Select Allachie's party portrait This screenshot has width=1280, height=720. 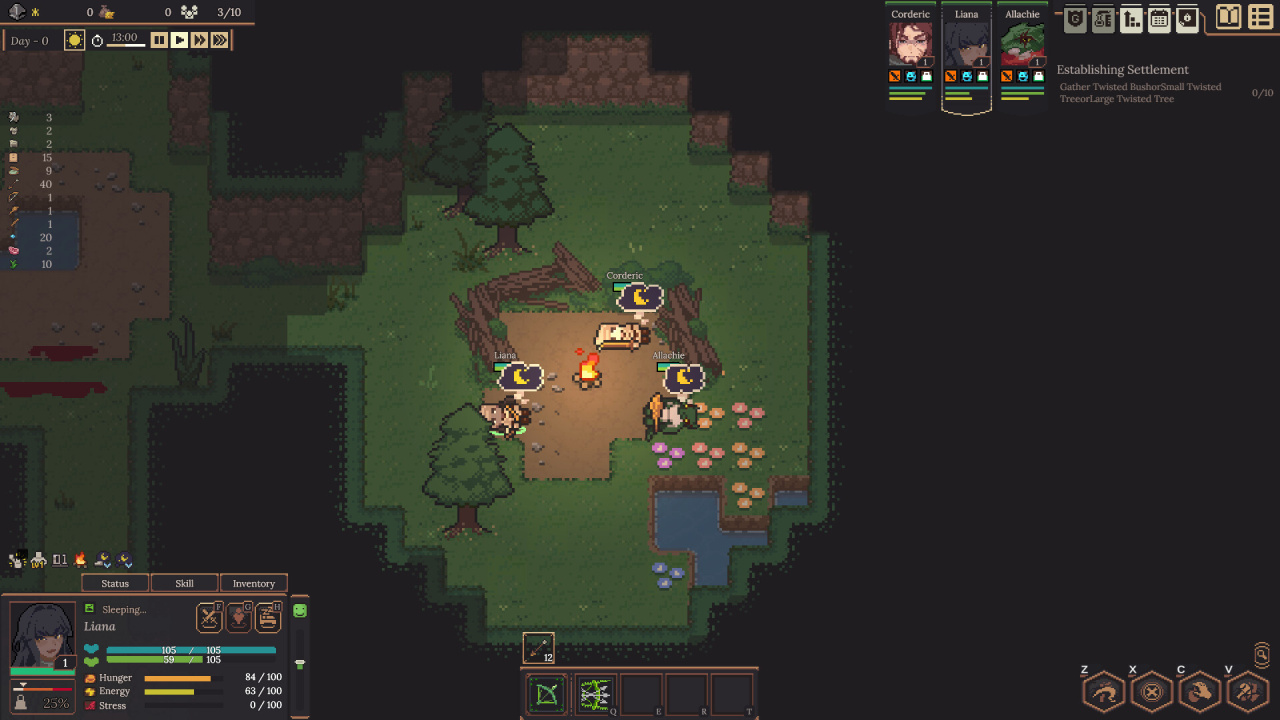1022,44
